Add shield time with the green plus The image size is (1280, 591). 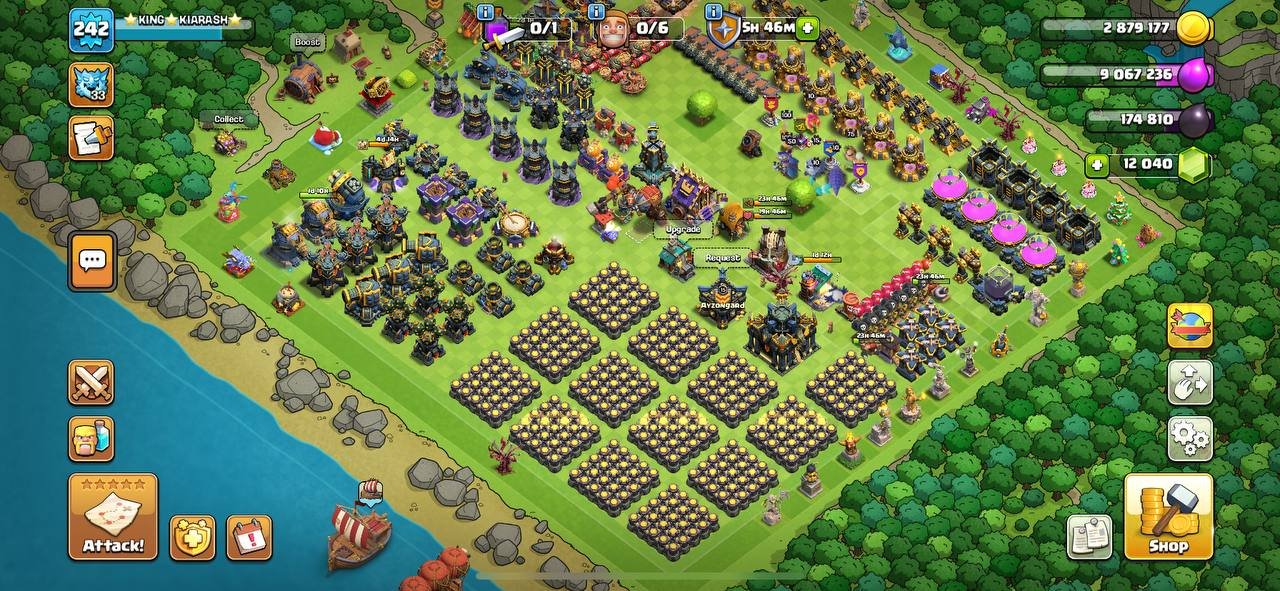pyautogui.click(x=807, y=27)
